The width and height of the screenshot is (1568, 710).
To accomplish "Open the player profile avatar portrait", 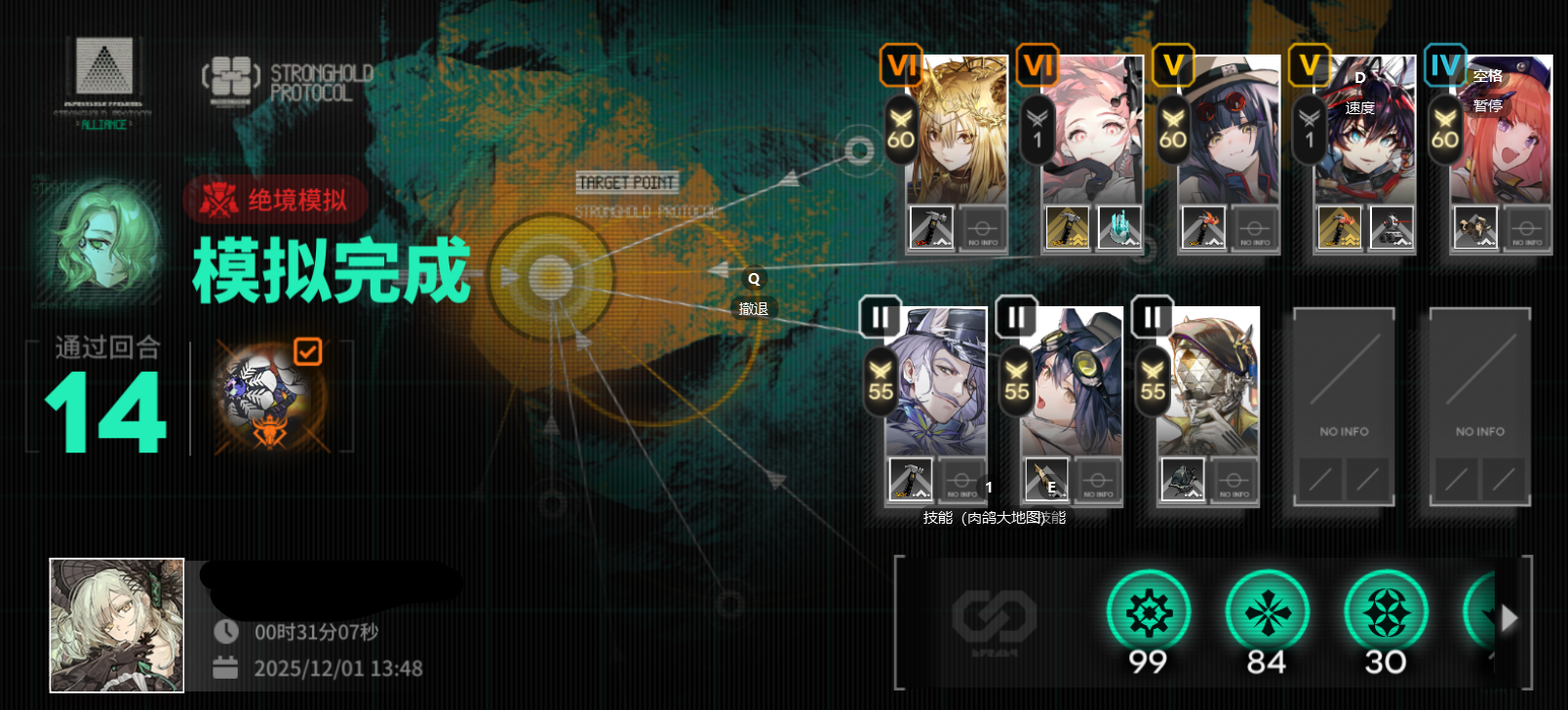I will 117,625.
